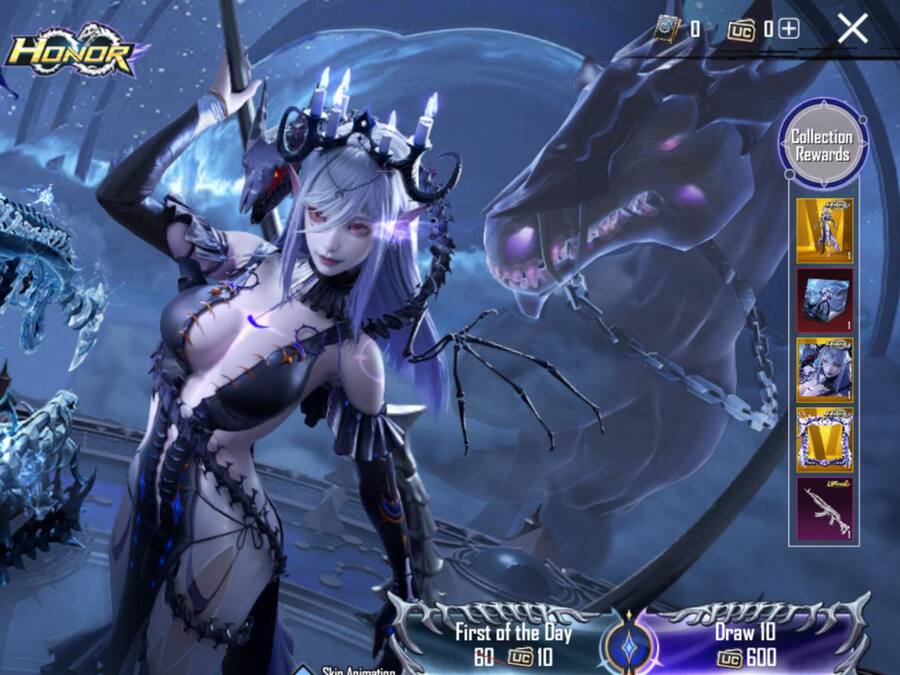The height and width of the screenshot is (675, 900).
Task: Inspect the crate box reward thumbnail
Action: pos(824,300)
